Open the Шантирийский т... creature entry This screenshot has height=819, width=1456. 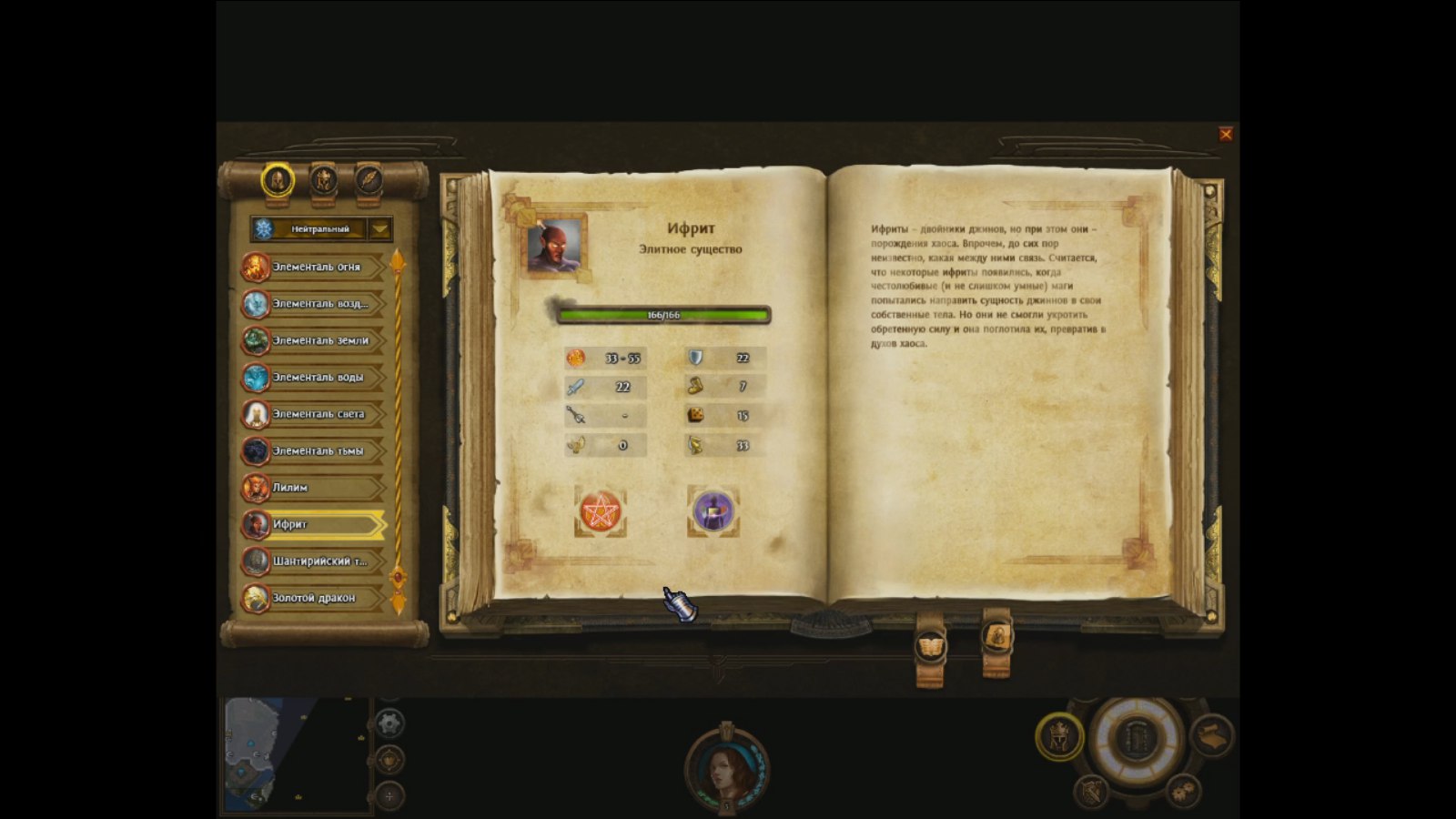(x=315, y=561)
